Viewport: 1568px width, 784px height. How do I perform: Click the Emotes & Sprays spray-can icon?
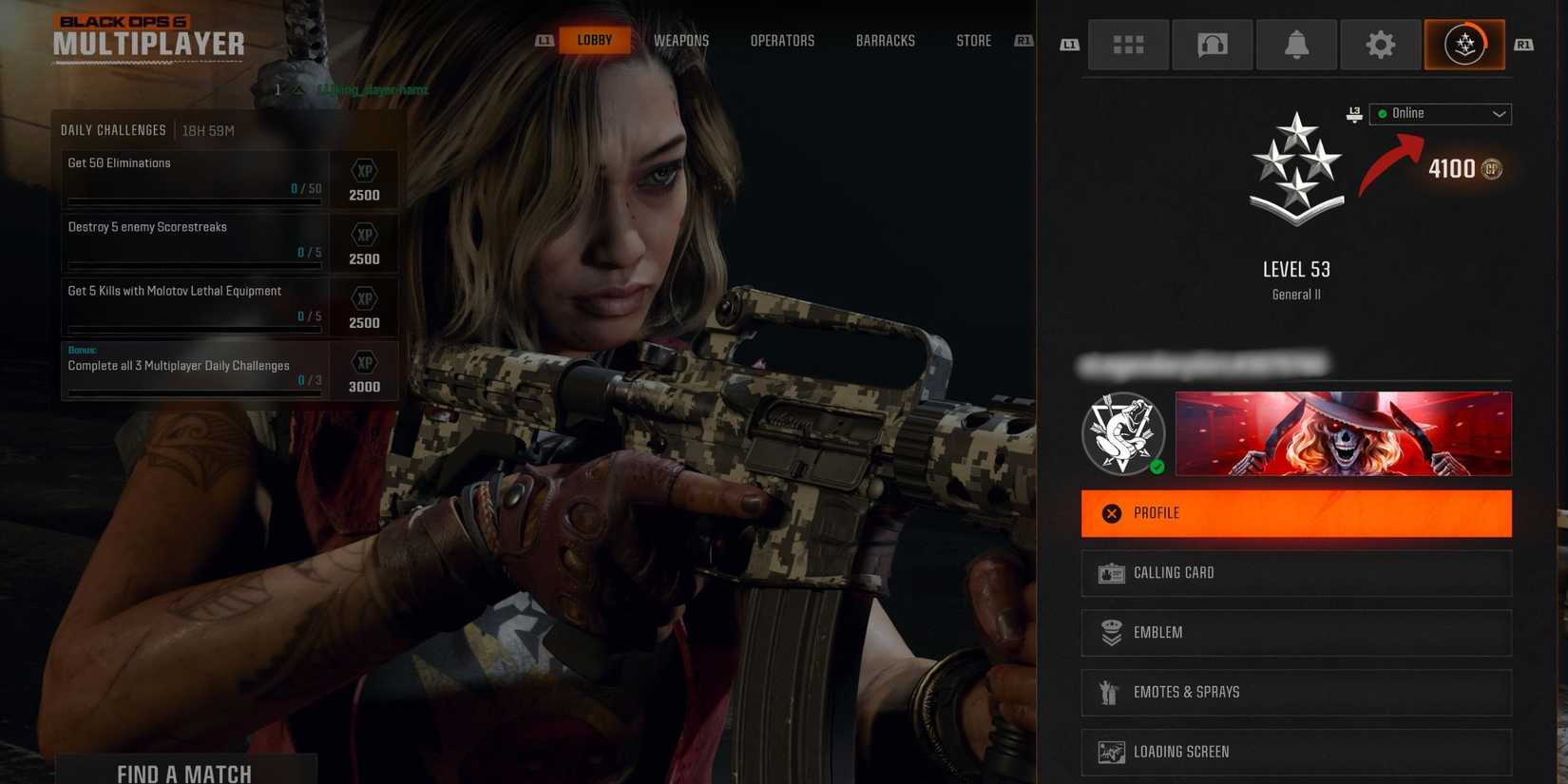click(1110, 692)
